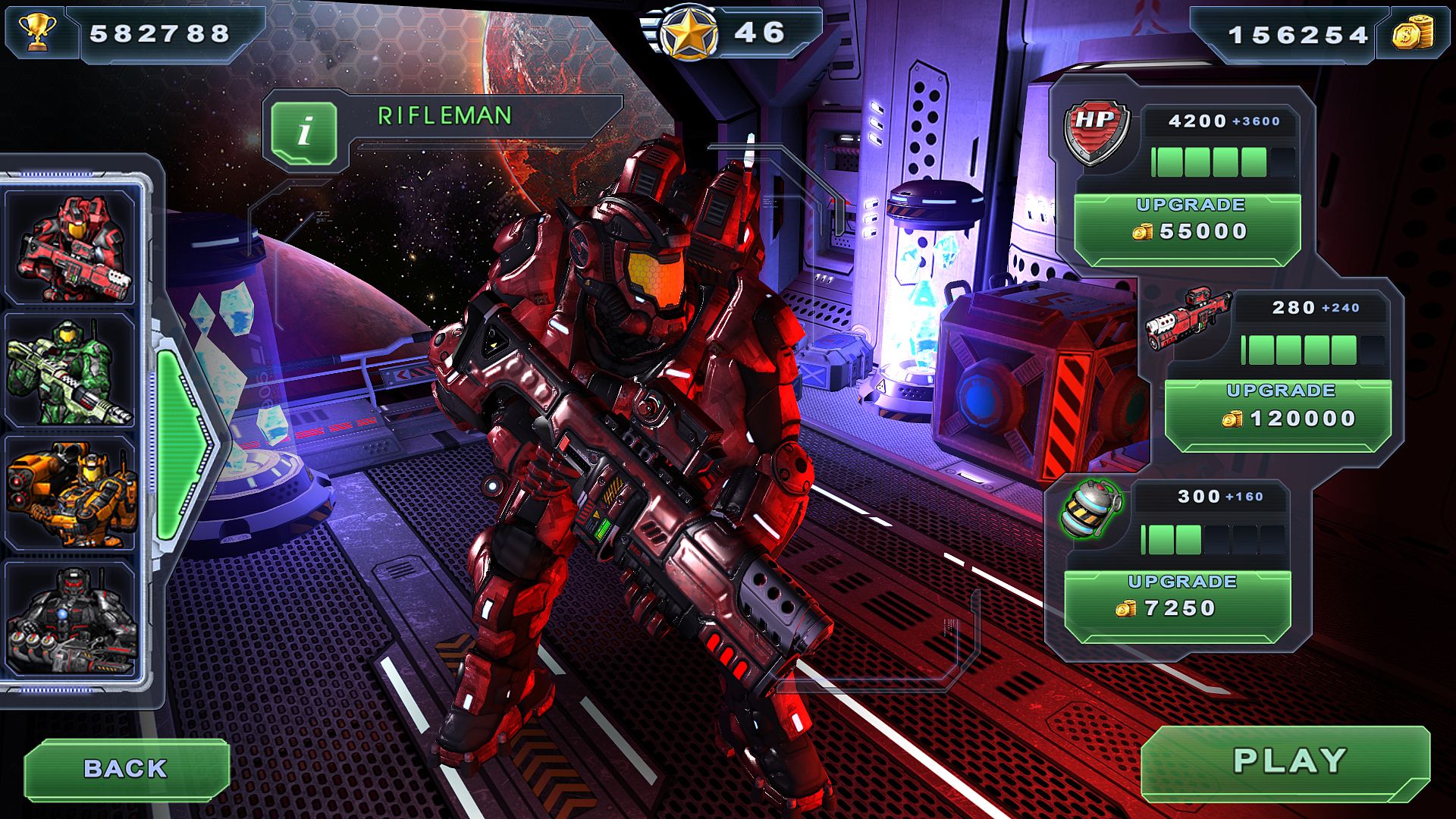
Task: Go back with the BACK button
Action: coord(126,769)
